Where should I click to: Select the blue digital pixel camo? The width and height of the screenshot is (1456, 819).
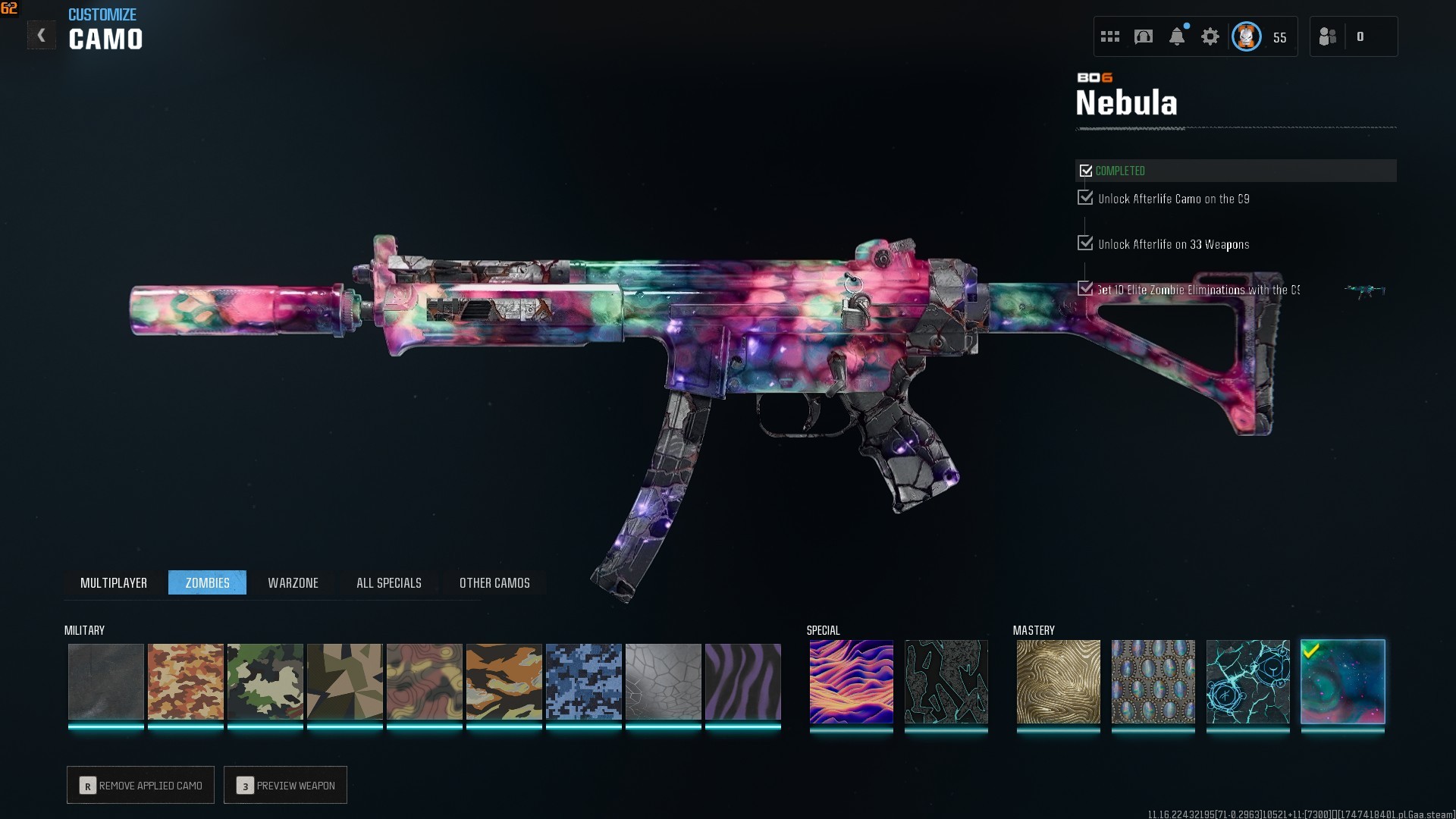584,681
